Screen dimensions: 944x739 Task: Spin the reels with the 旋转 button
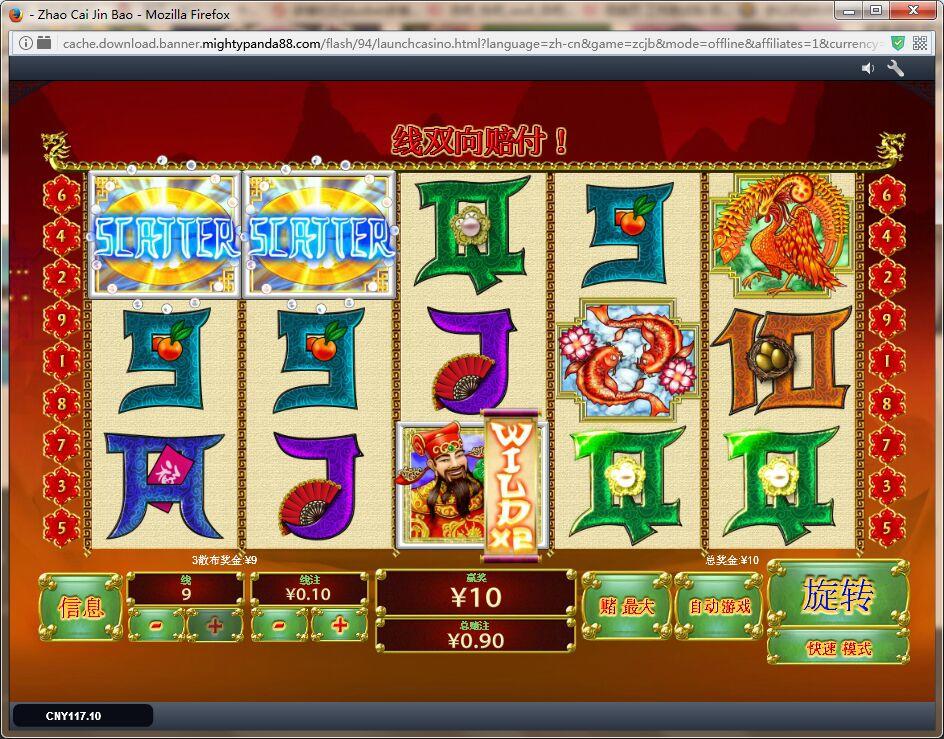click(837, 596)
